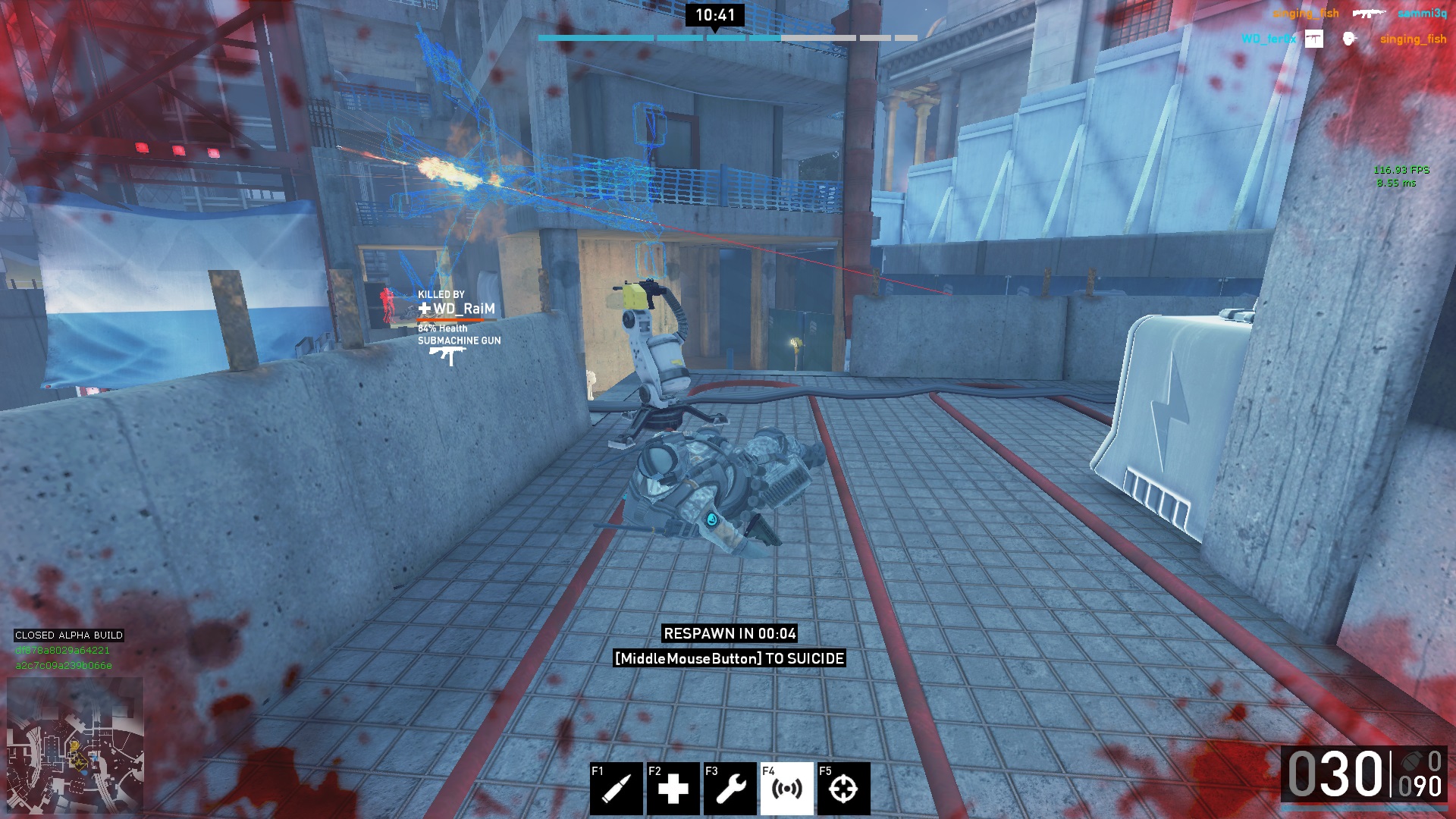Open the minimap
Image resolution: width=1456 pixels, height=819 pixels.
point(75,745)
